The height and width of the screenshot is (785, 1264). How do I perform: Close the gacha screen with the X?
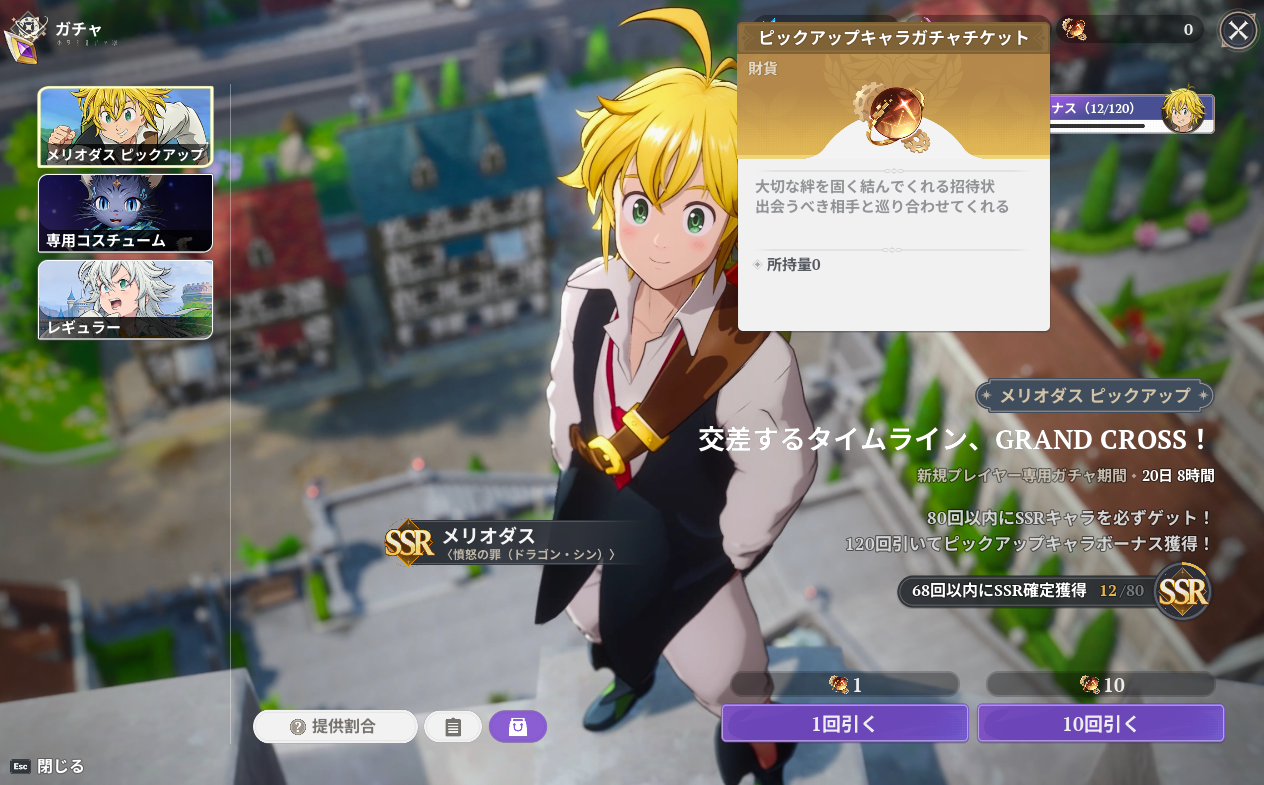(1238, 31)
